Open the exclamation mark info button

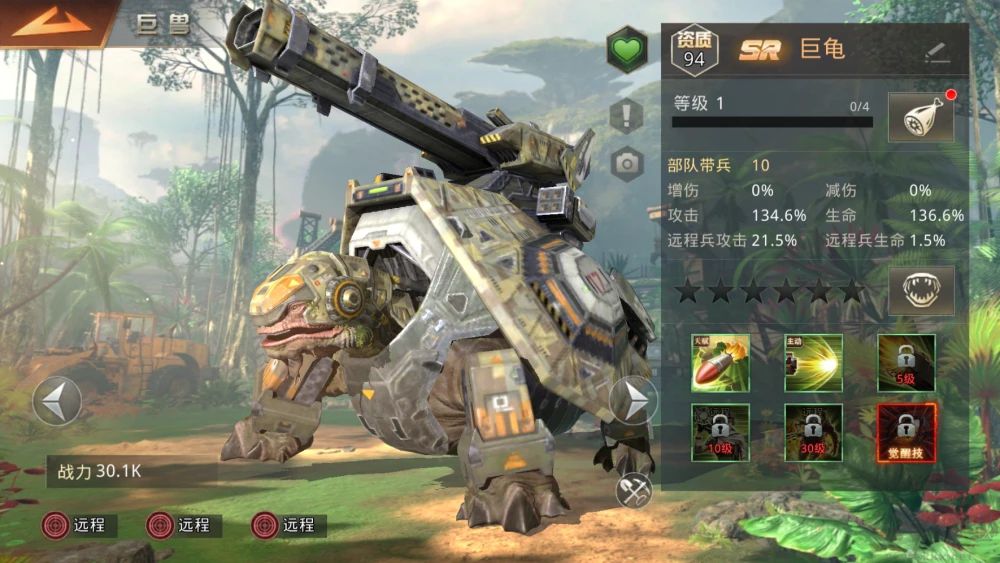(626, 115)
